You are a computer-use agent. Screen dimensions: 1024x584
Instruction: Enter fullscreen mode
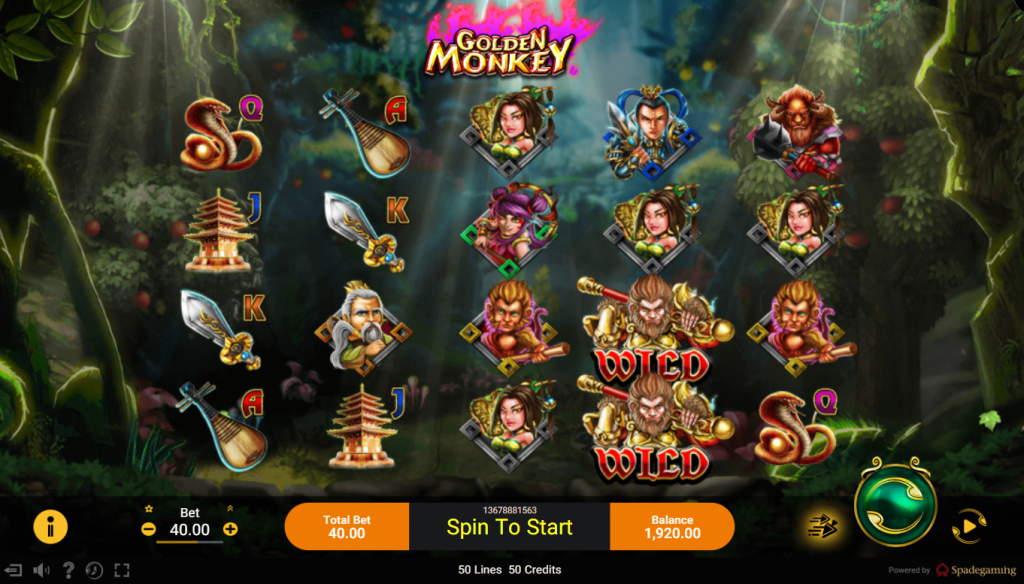pyautogui.click(x=121, y=570)
